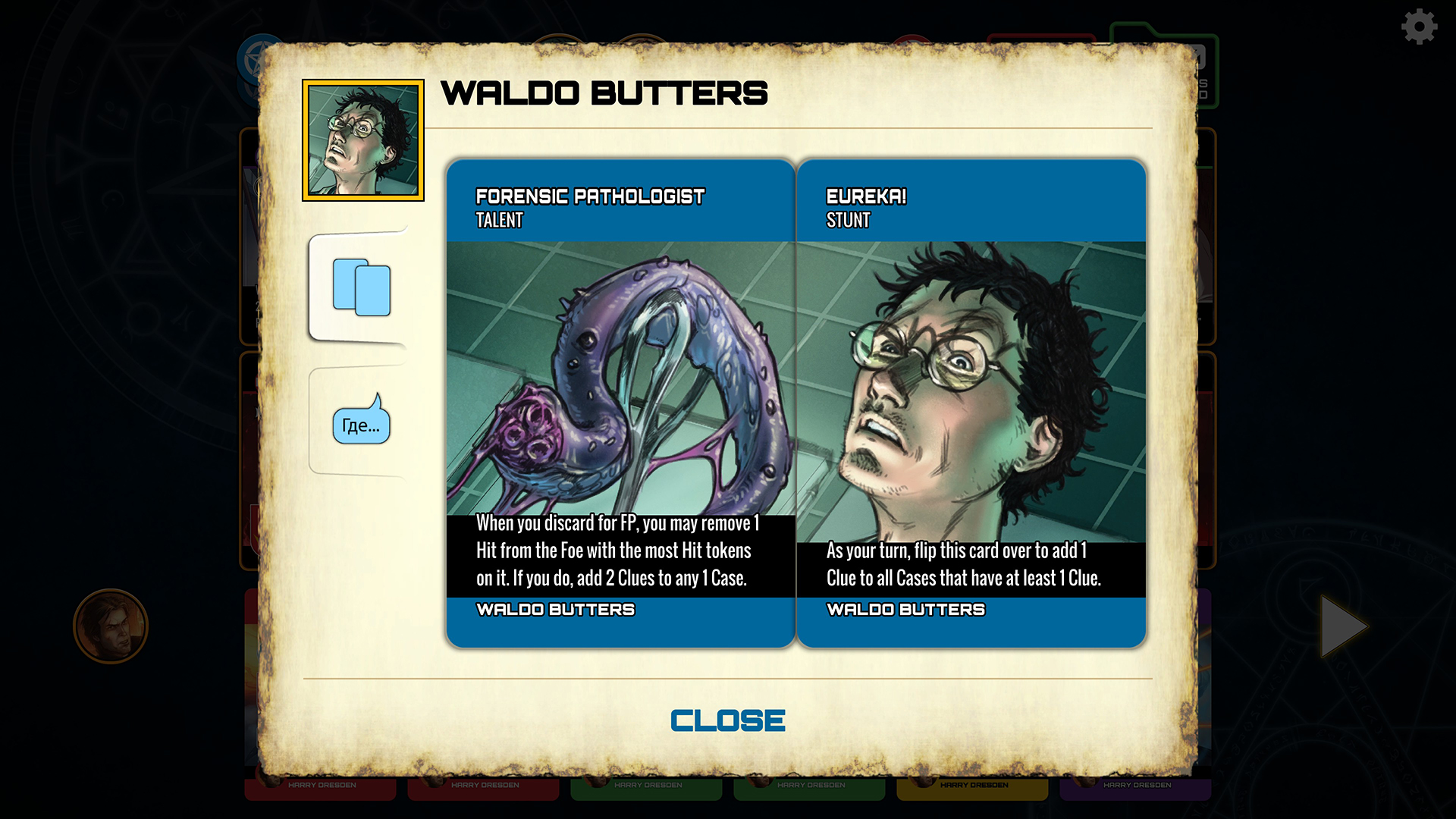Click the Eureka! stunt card
Viewport: 1456px width, 819px height.
coord(971,402)
